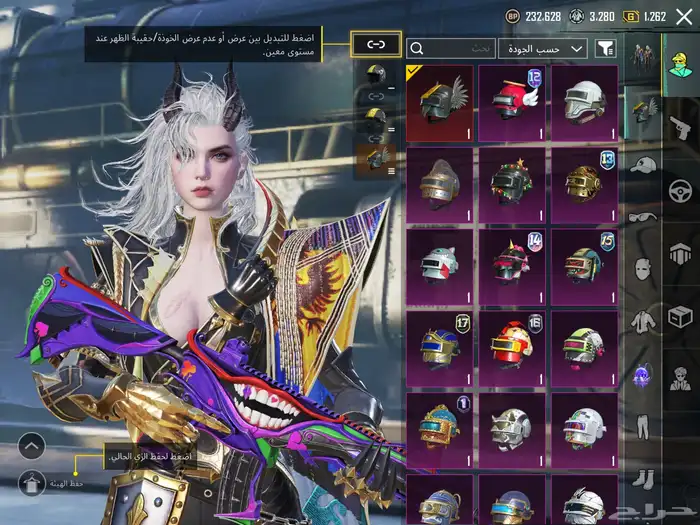Image resolution: width=700 pixels, height=525 pixels.
Task: Select the gold helmet marked 13
Action: click(x=584, y=184)
